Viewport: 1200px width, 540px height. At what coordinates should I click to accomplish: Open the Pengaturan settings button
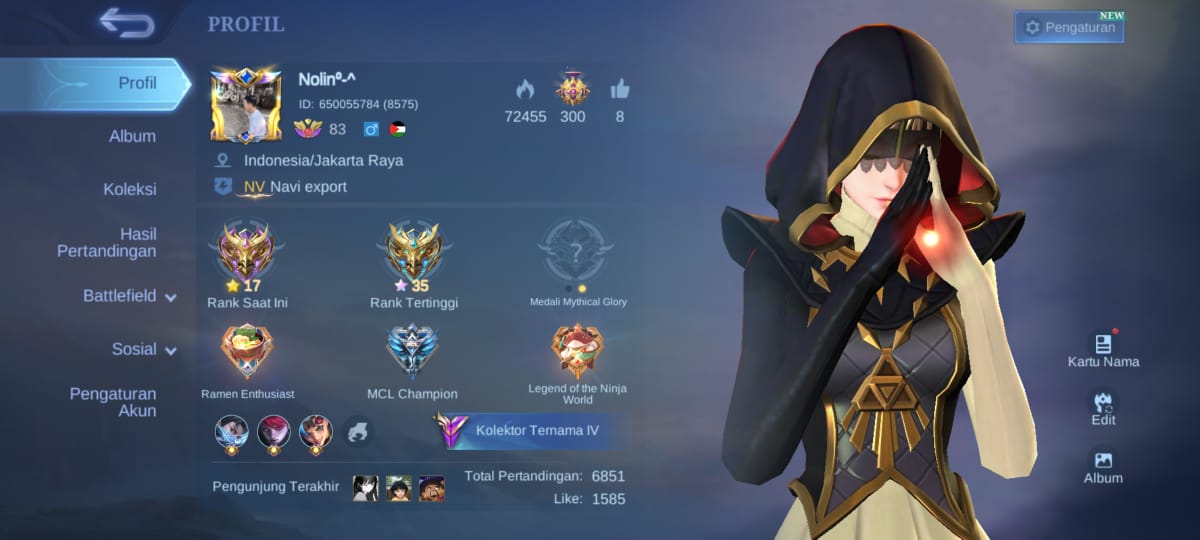[x=1069, y=27]
